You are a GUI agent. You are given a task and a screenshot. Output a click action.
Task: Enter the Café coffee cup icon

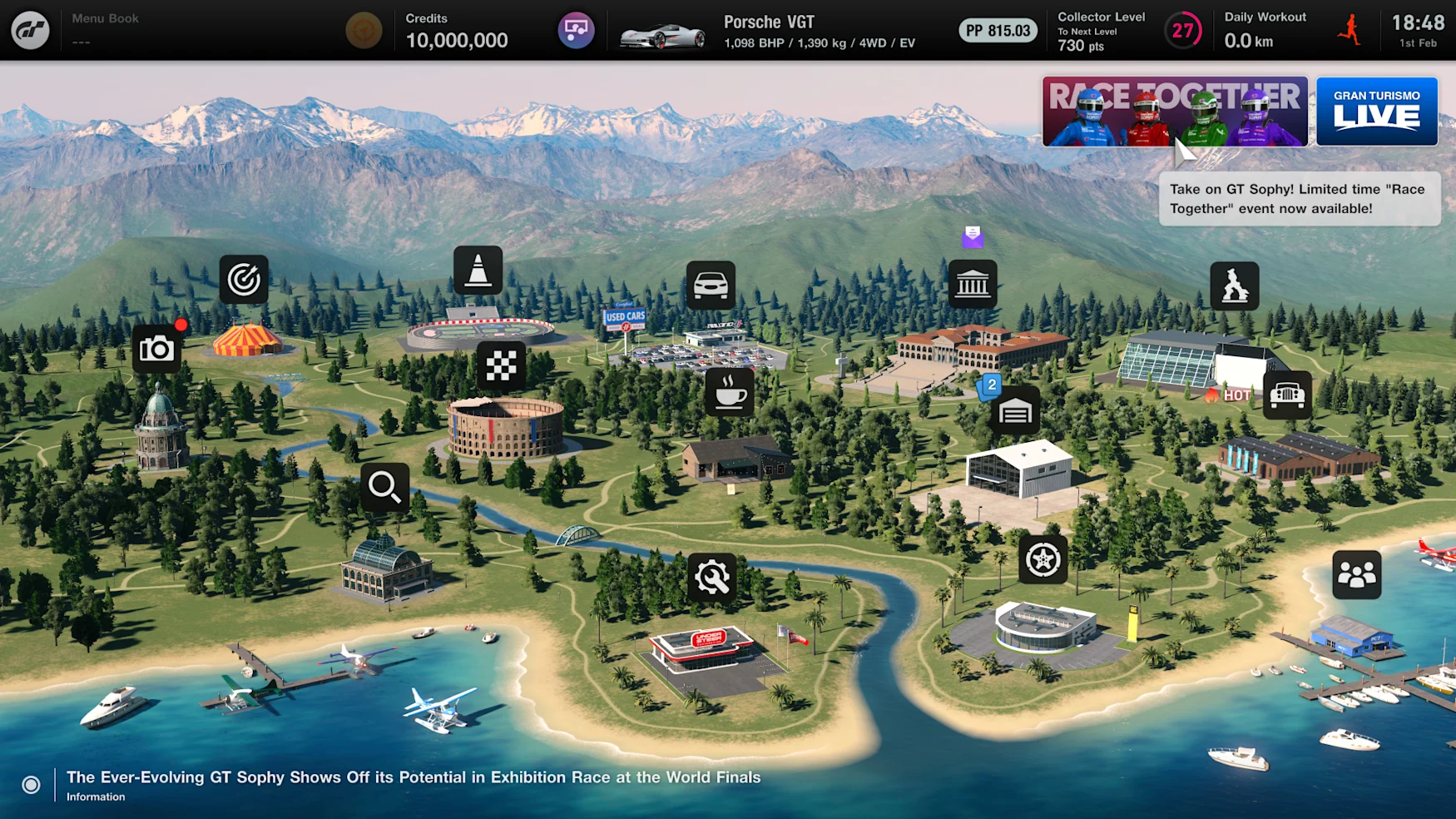(x=730, y=392)
